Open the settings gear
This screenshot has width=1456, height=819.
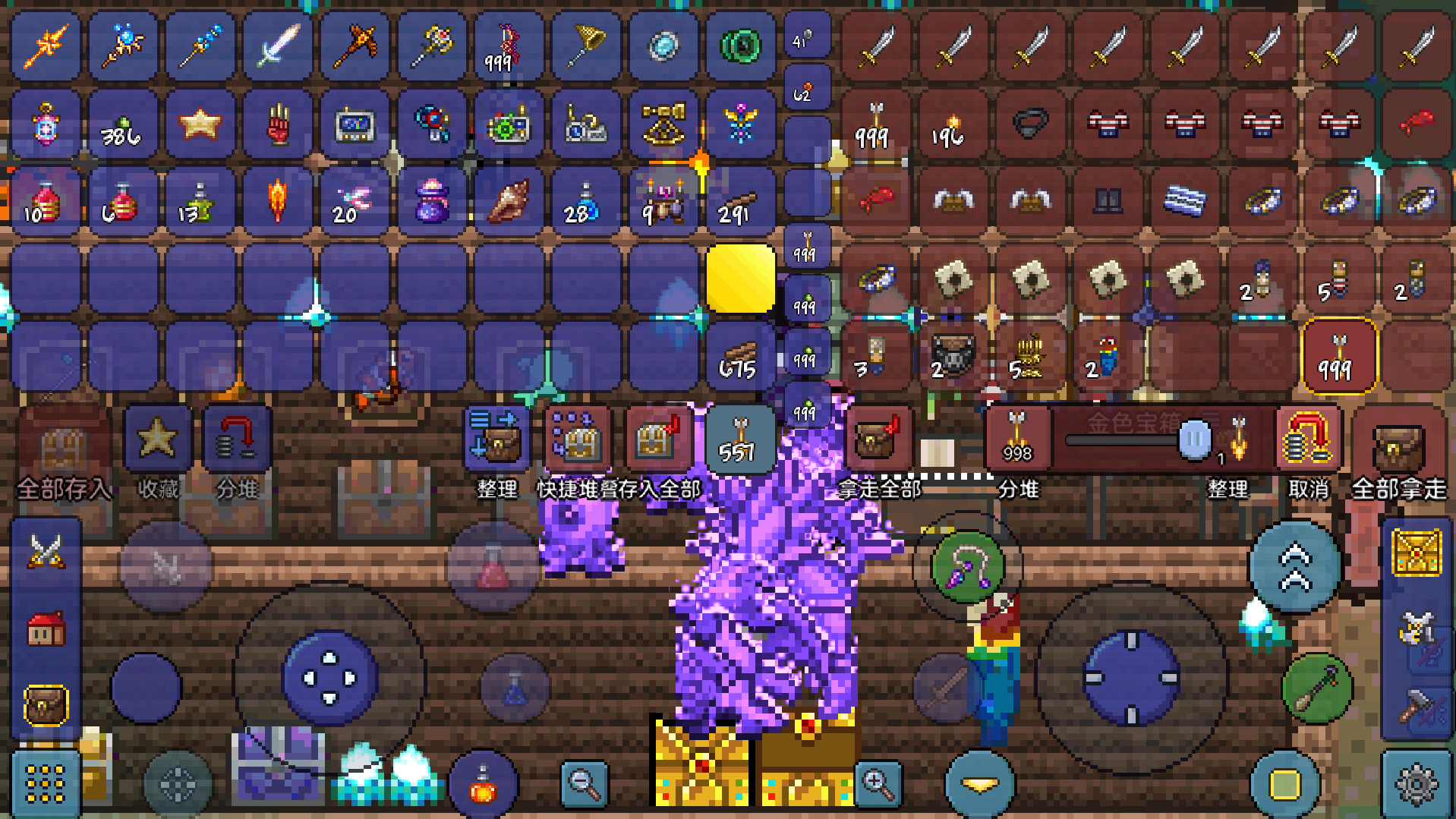tap(1417, 783)
